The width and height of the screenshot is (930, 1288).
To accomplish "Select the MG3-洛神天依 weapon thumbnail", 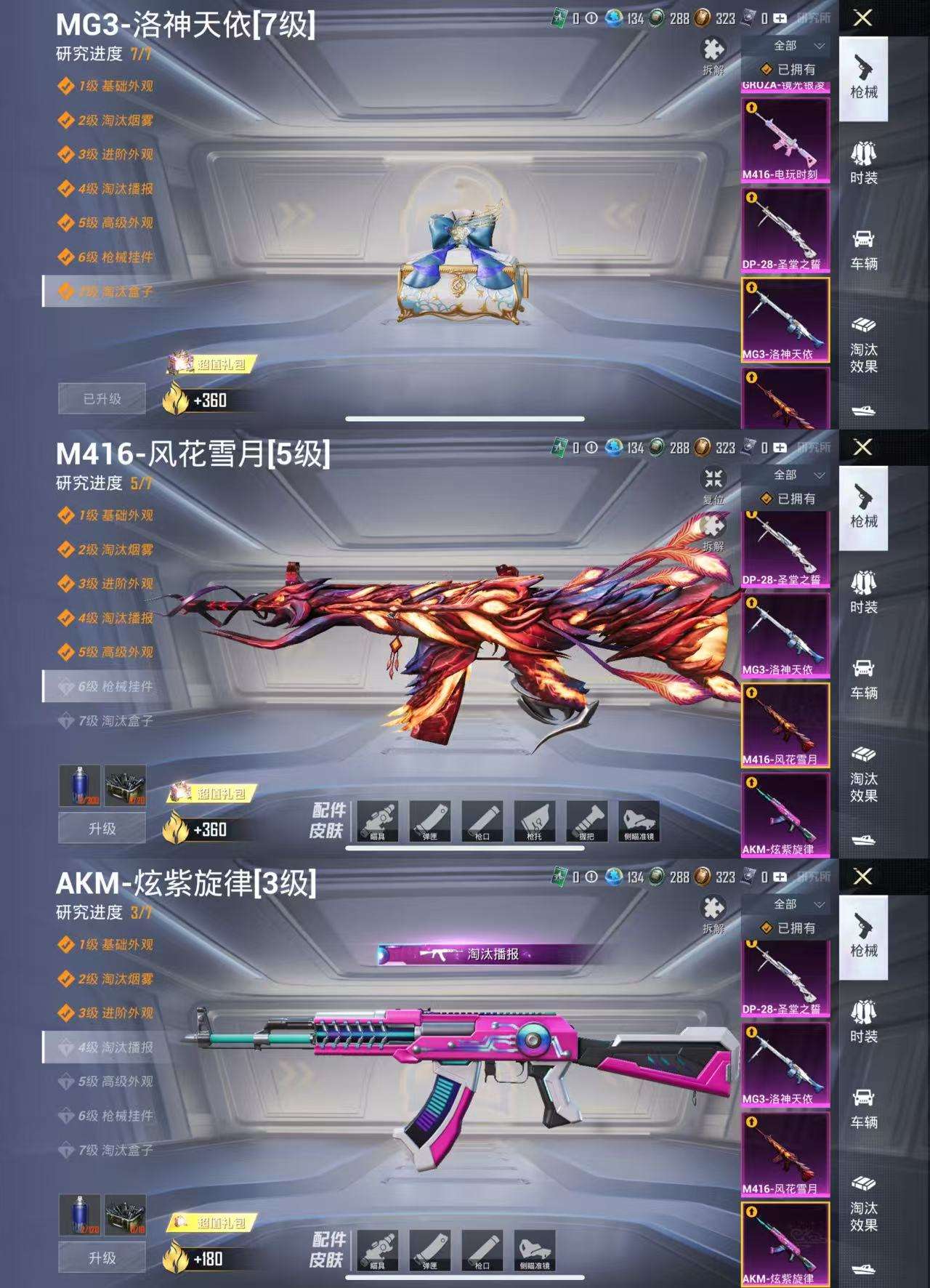I will (785, 320).
